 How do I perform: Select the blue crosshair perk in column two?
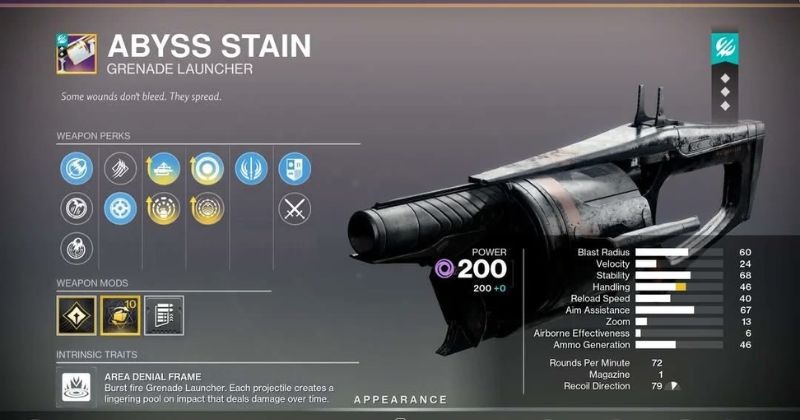tap(120, 208)
